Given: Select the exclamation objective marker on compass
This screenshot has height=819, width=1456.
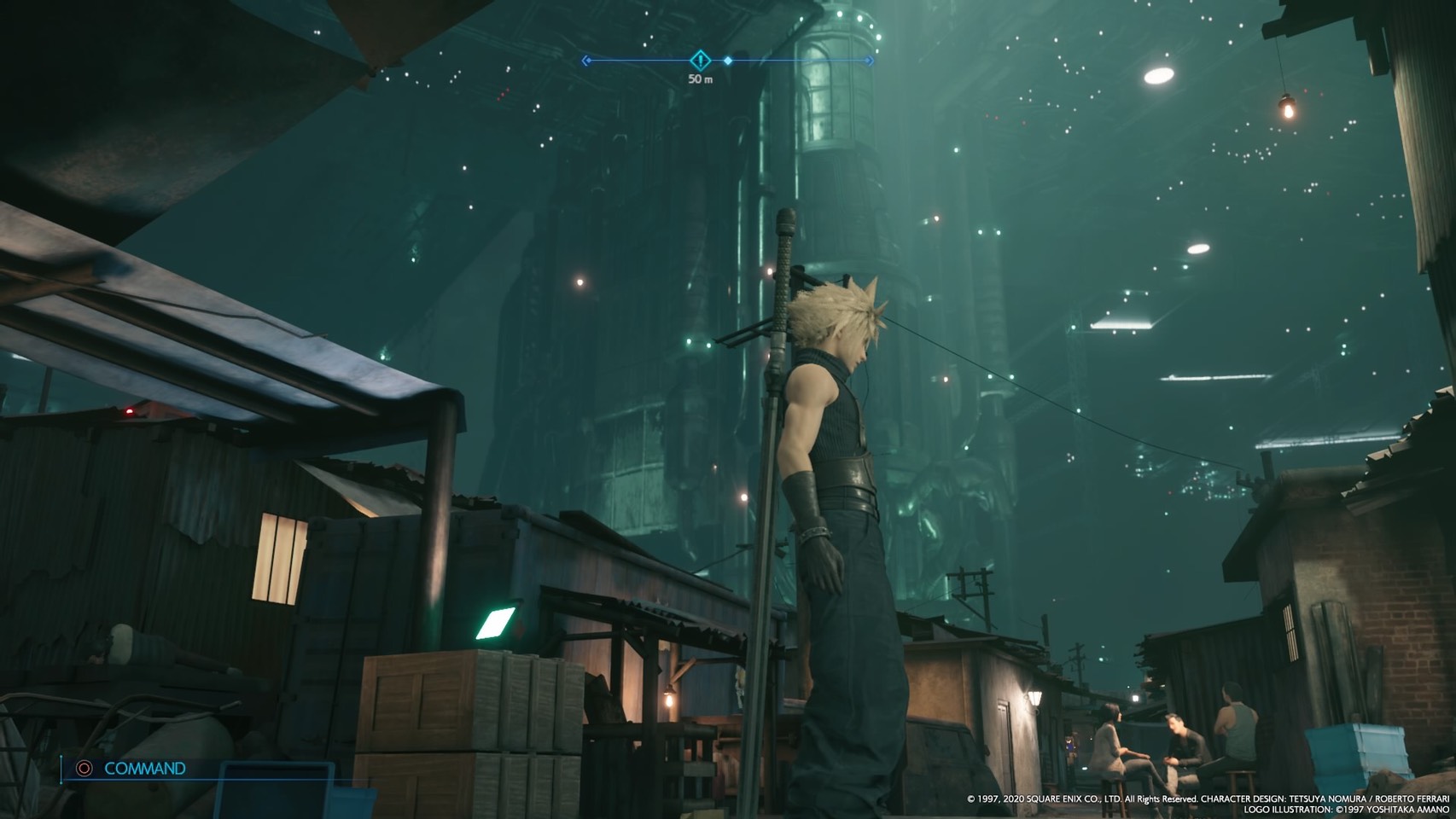Looking at the screenshot, I should point(700,60).
